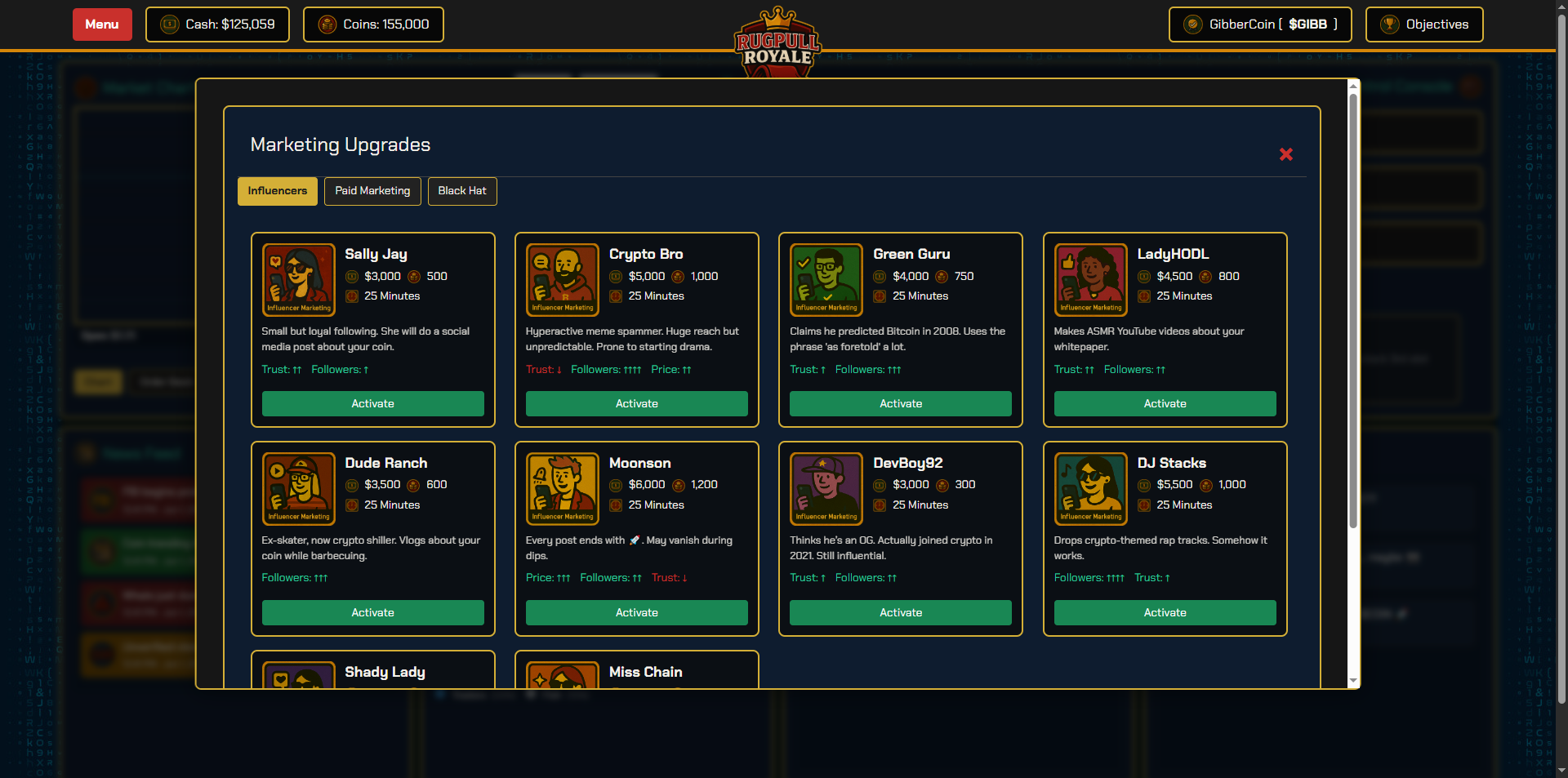Click DevBoy92's capped avatar icon
1568x778 pixels.
point(826,488)
